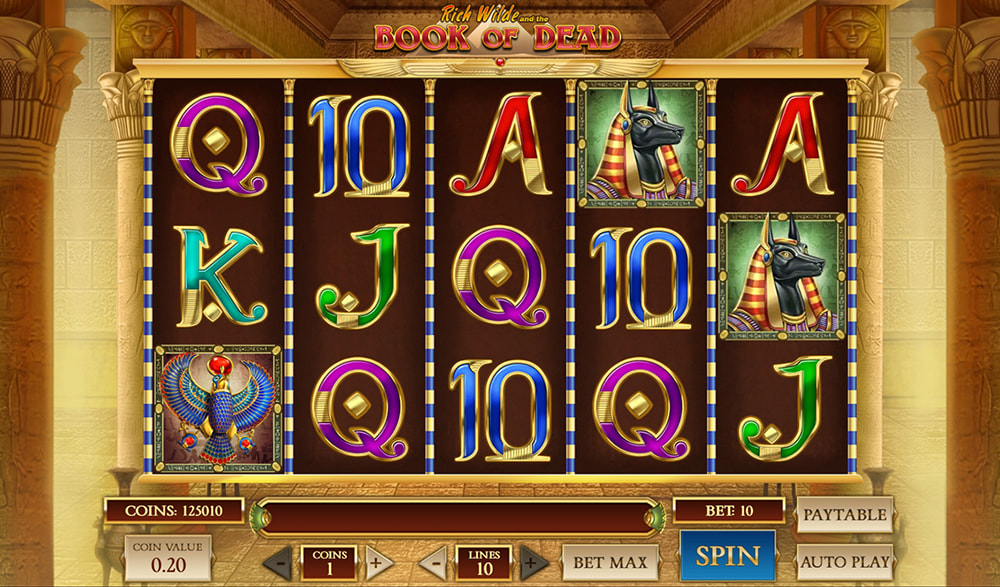Image resolution: width=1000 pixels, height=587 pixels.
Task: Open the PAYTABLE
Action: pos(844,515)
